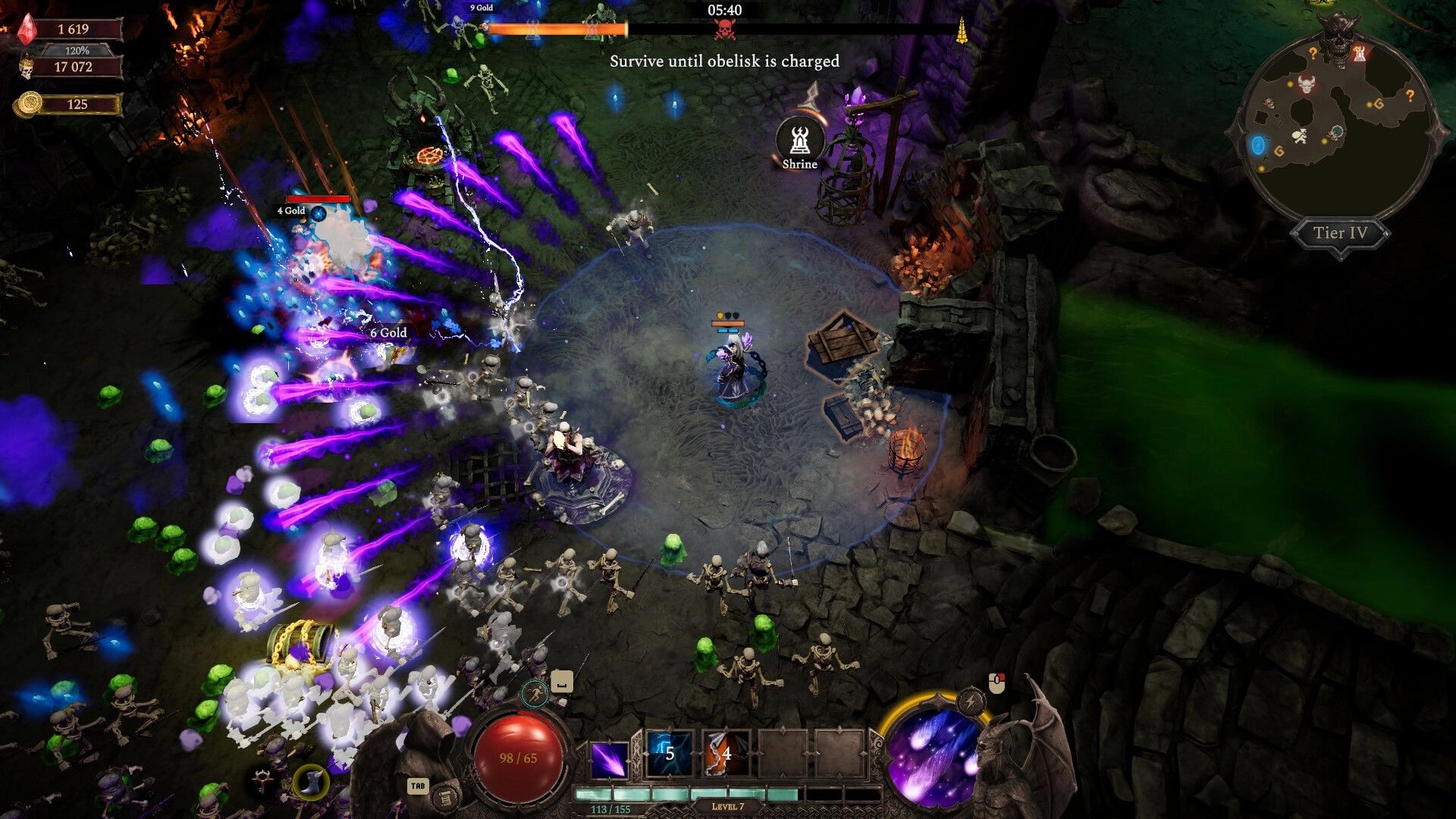Image resolution: width=1456 pixels, height=819 pixels.
Task: Click the red crystal currency icon
Action: click(27, 30)
